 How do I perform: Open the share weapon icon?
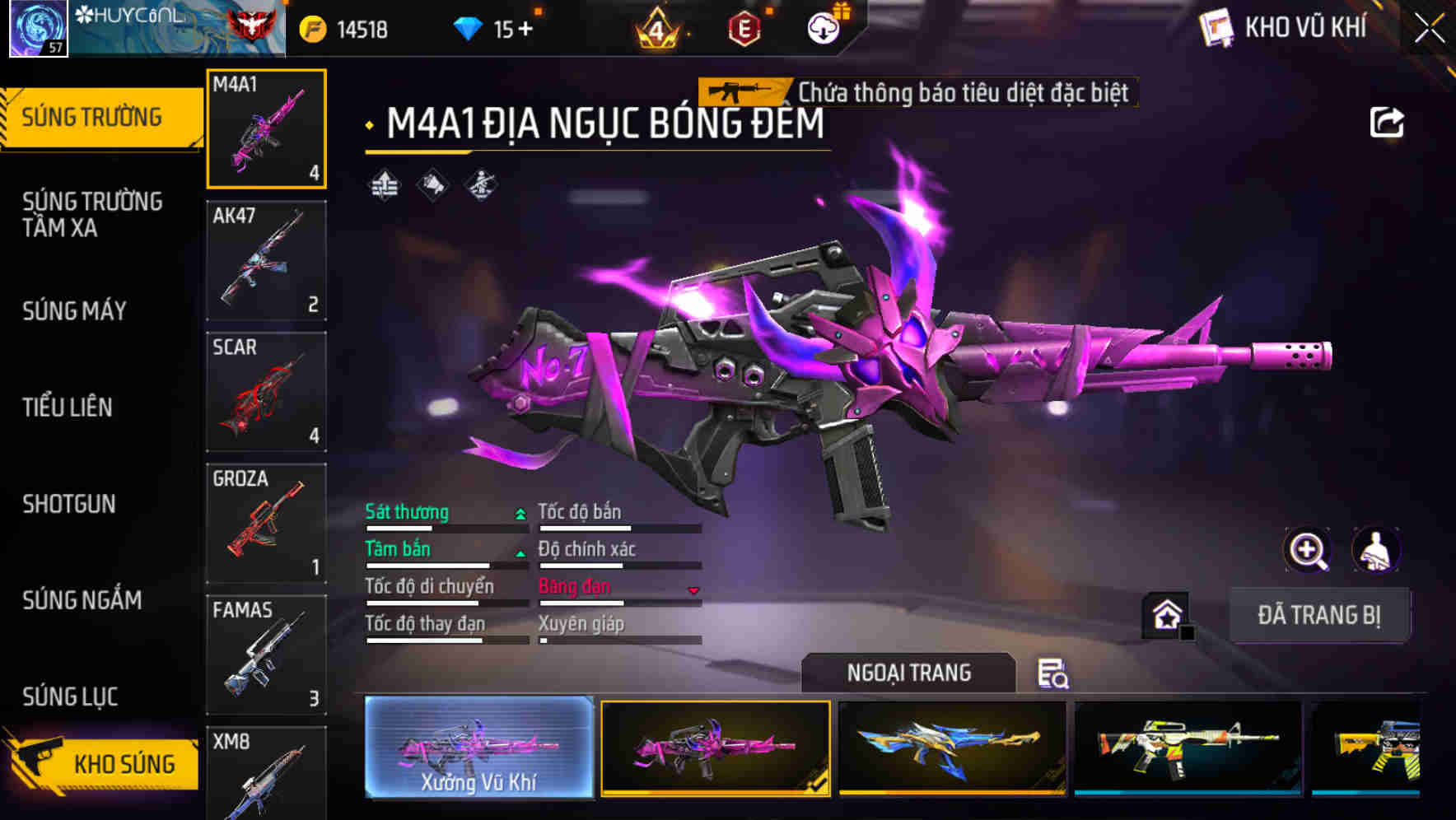point(1388,122)
